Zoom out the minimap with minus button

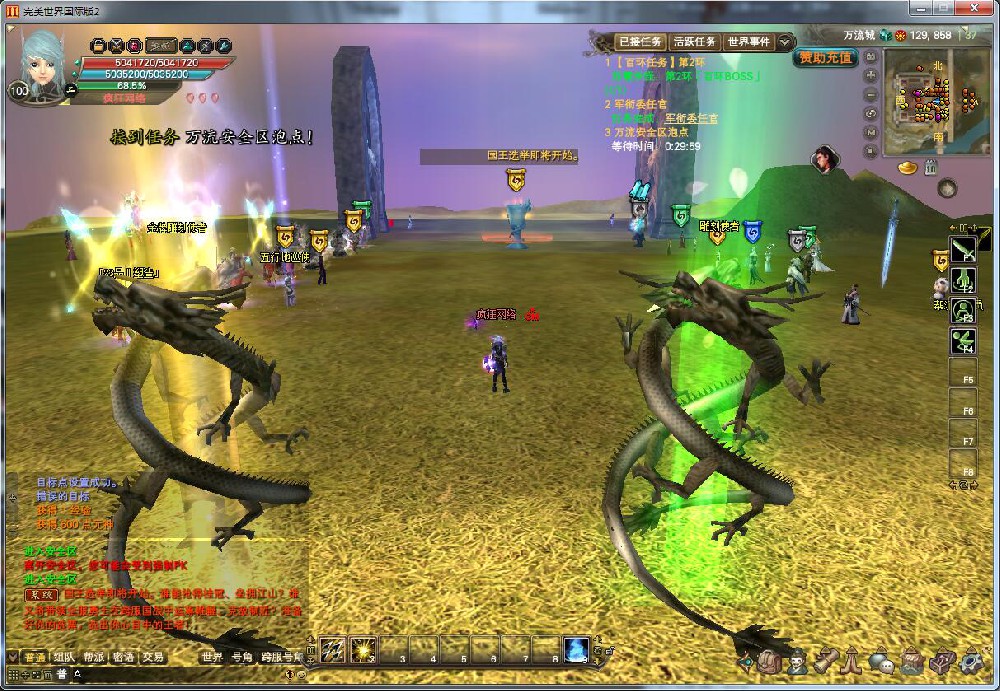click(870, 94)
